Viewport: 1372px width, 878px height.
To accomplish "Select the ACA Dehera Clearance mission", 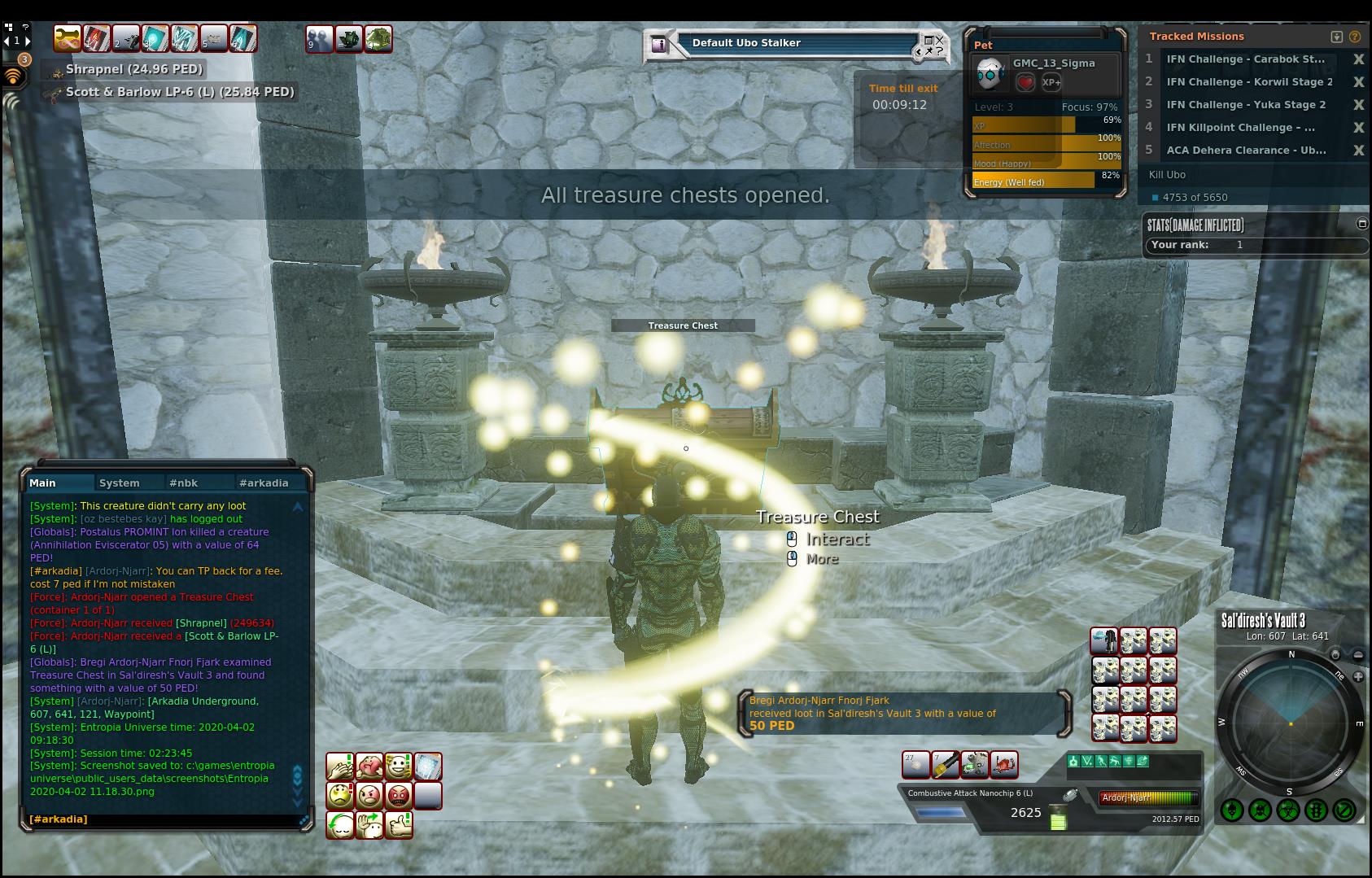I will tap(1246, 151).
